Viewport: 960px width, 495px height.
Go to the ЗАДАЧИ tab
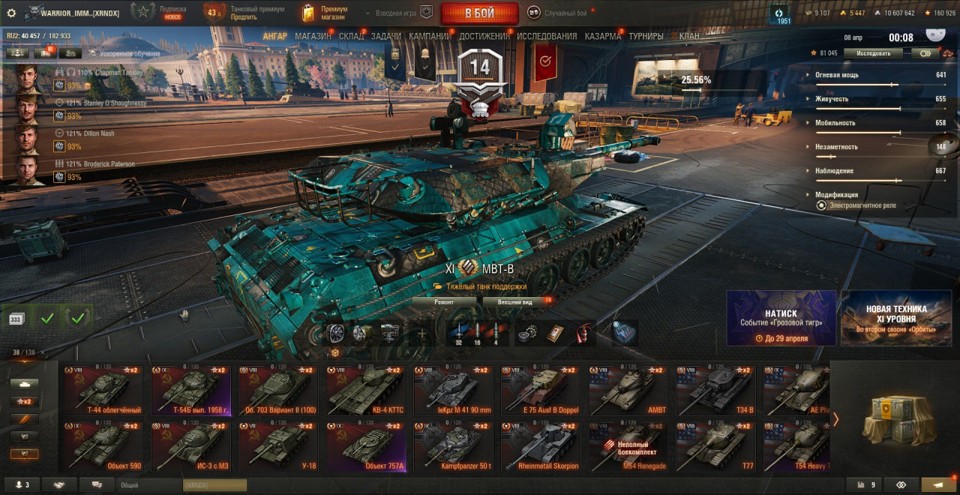tap(386, 37)
